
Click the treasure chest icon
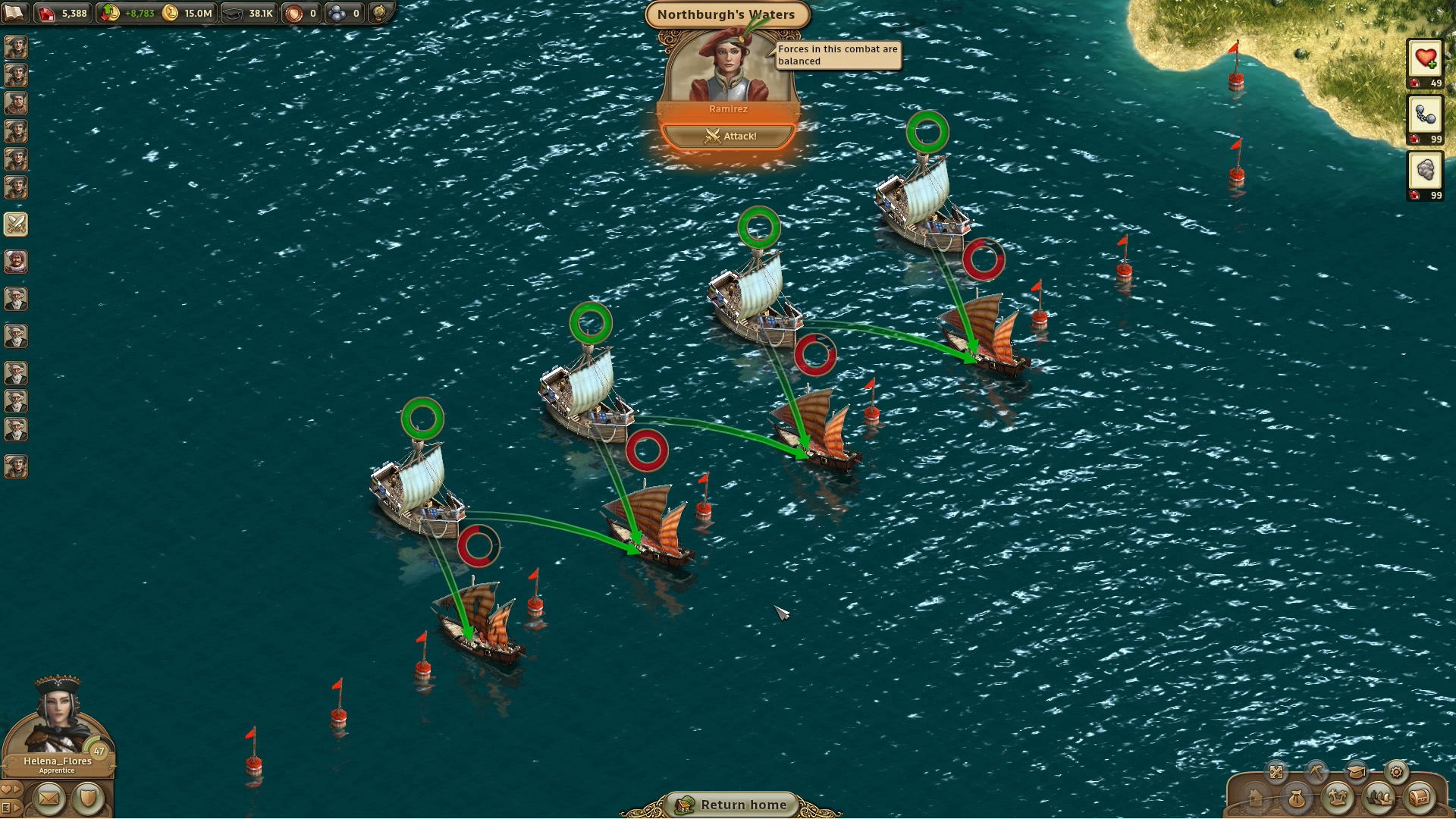pyautogui.click(x=1420, y=799)
